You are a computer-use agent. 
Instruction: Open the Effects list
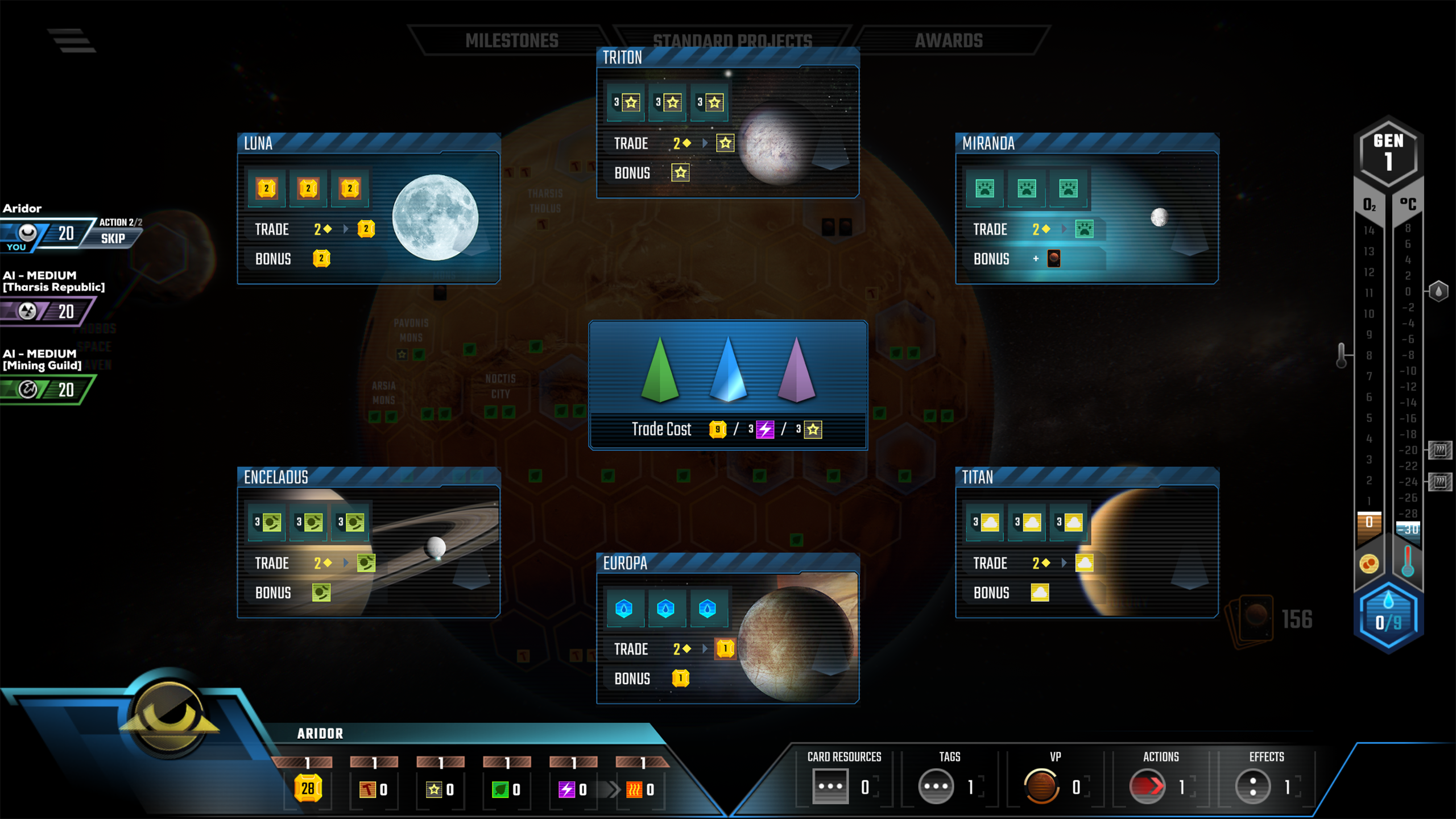(1252, 787)
